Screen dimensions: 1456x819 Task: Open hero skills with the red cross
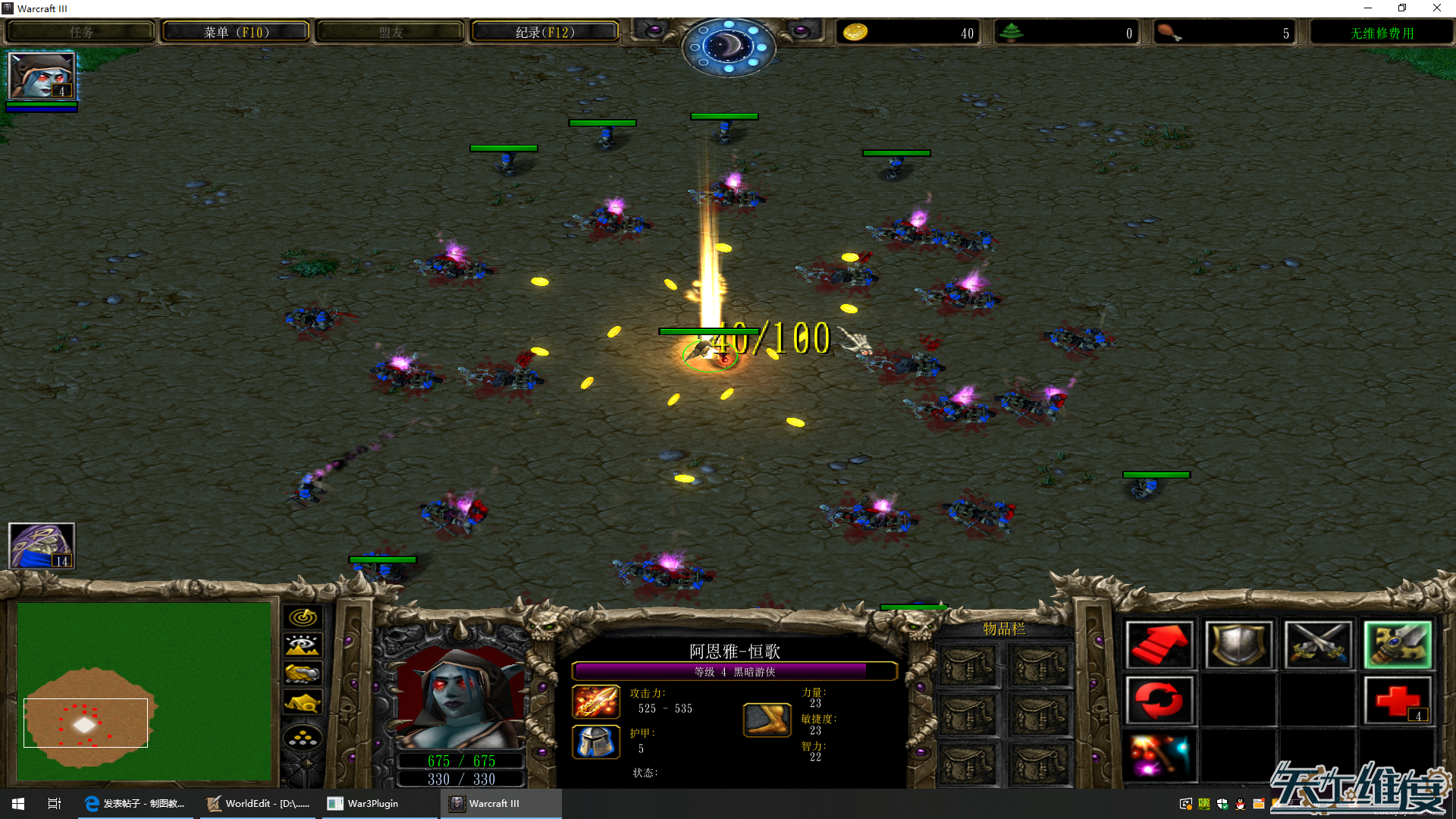(1398, 700)
